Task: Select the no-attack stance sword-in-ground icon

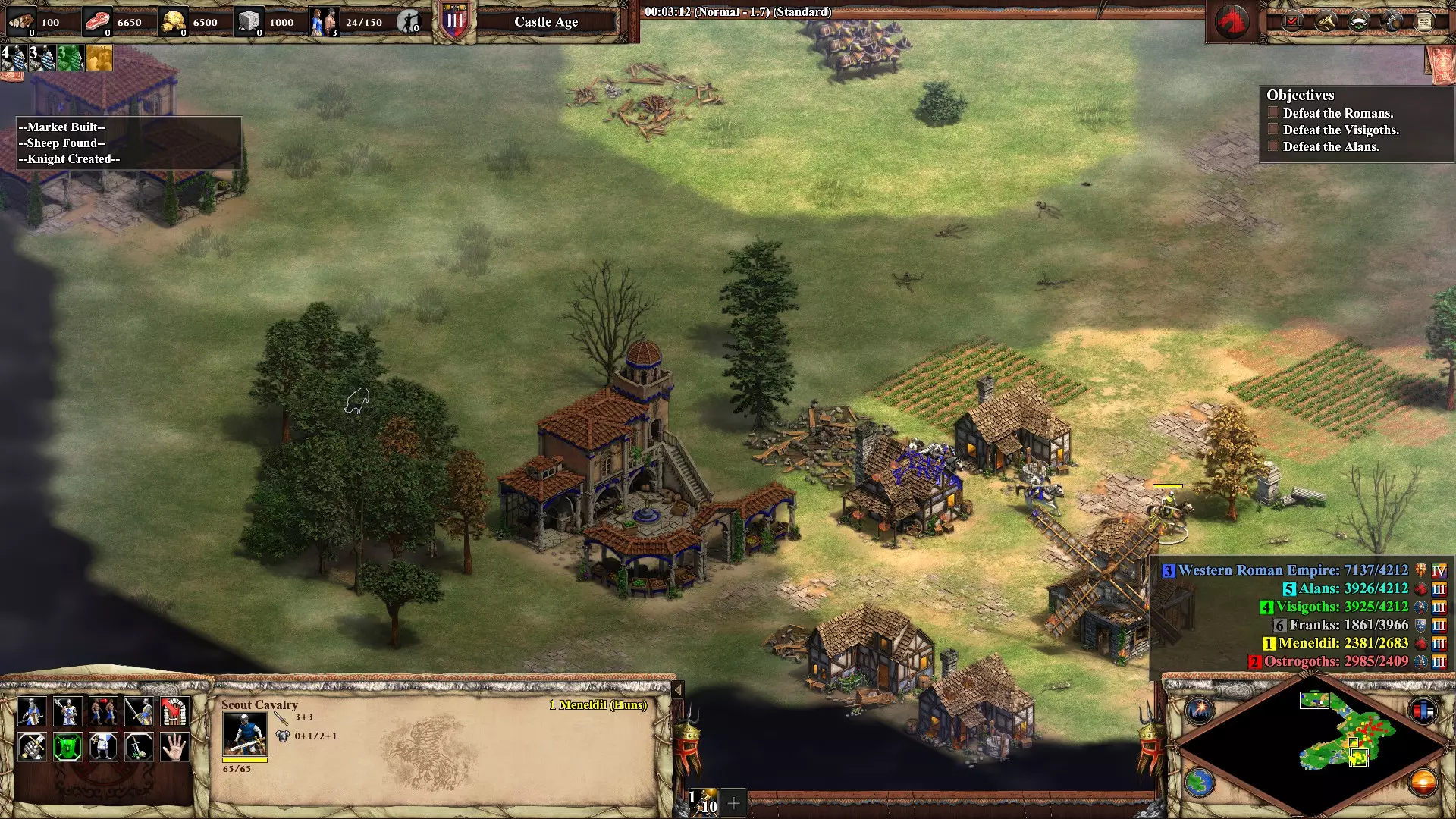Action: pos(139,747)
